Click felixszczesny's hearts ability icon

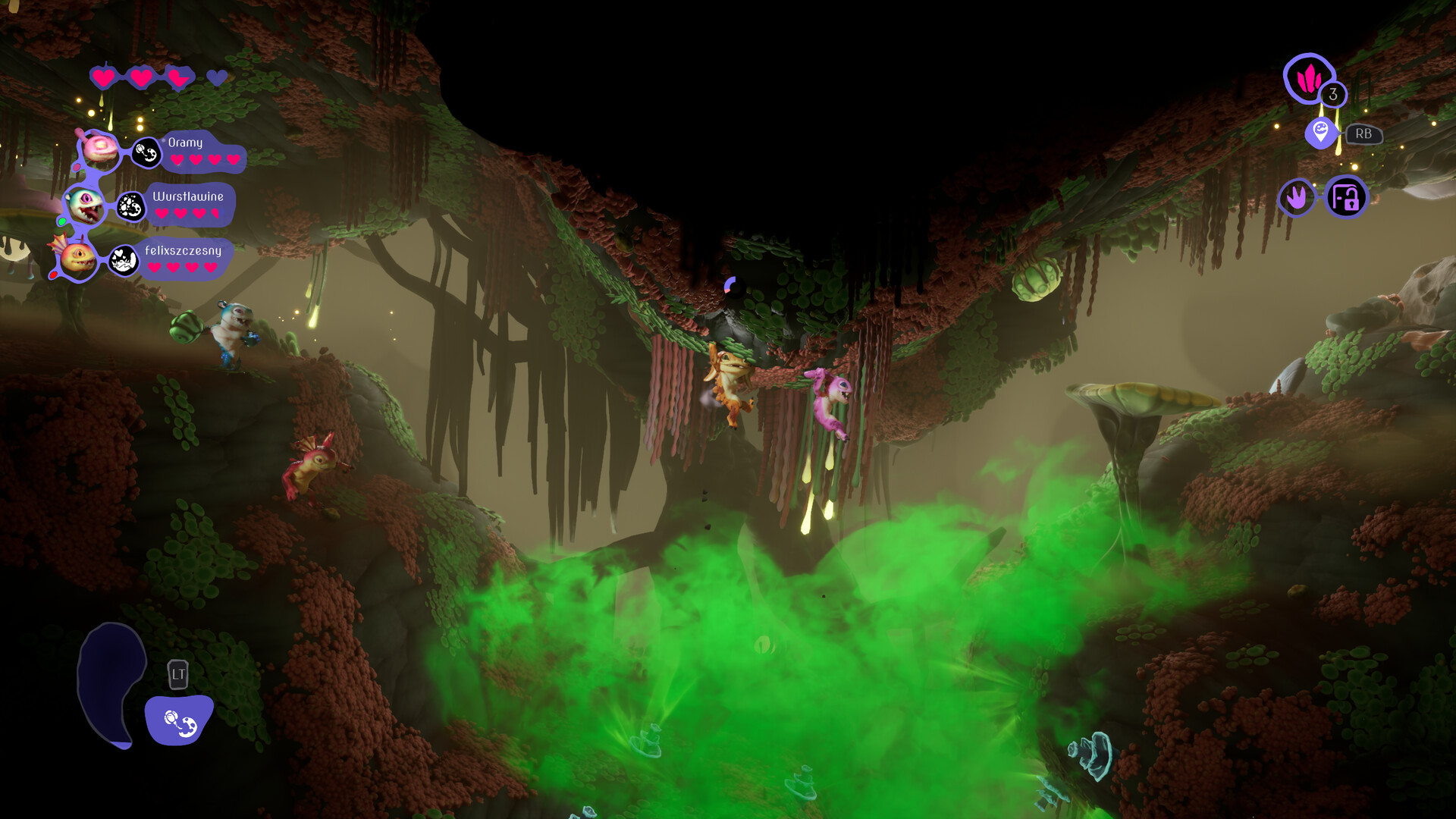123,261
